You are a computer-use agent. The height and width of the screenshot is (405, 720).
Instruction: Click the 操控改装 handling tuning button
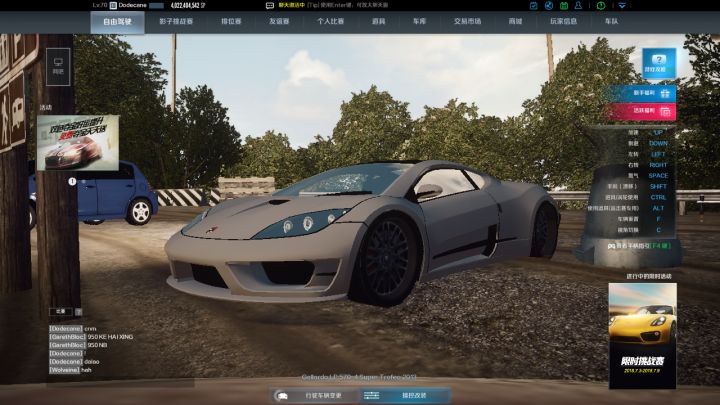tap(406, 396)
